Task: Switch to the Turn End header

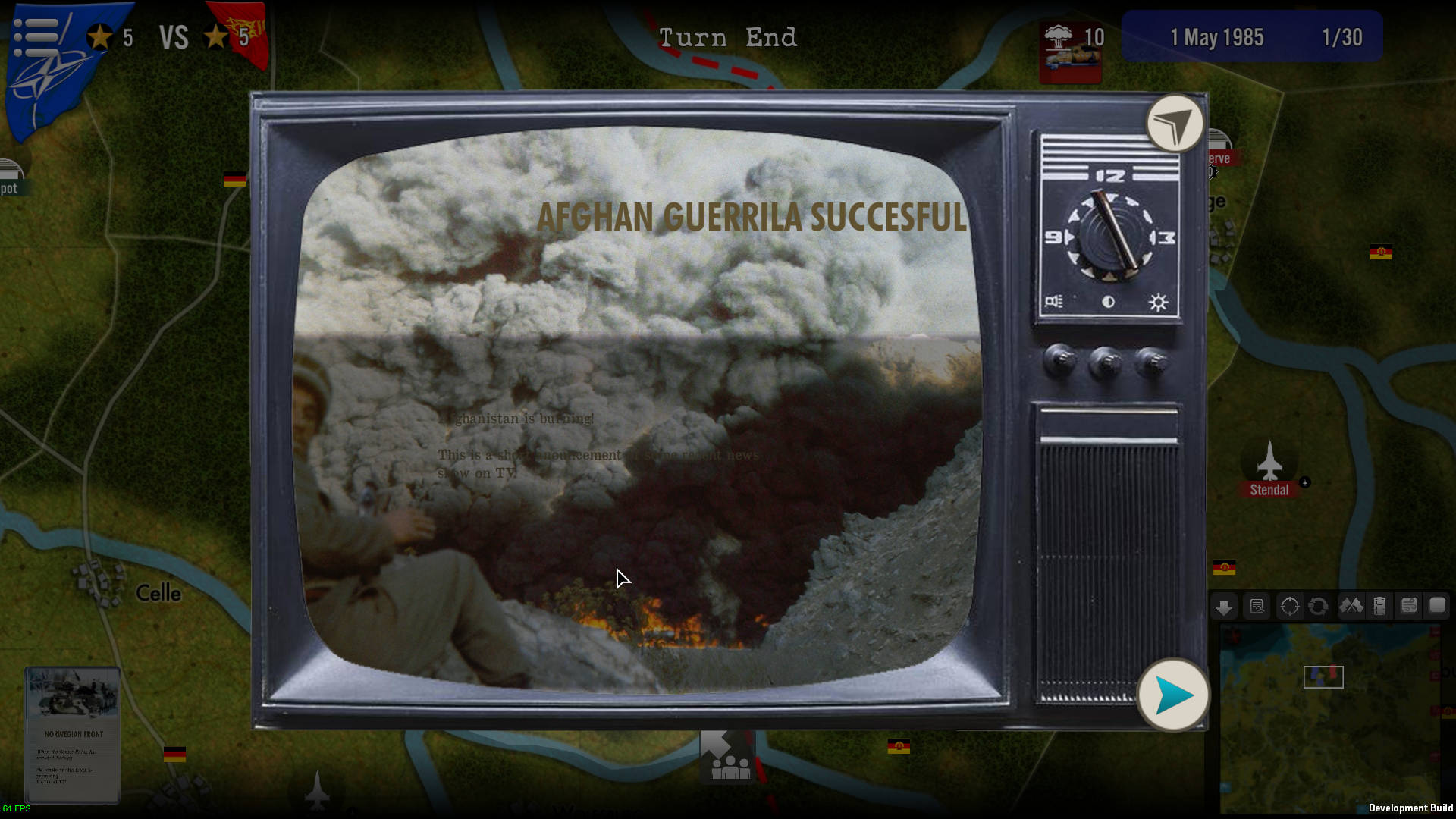Action: [729, 37]
